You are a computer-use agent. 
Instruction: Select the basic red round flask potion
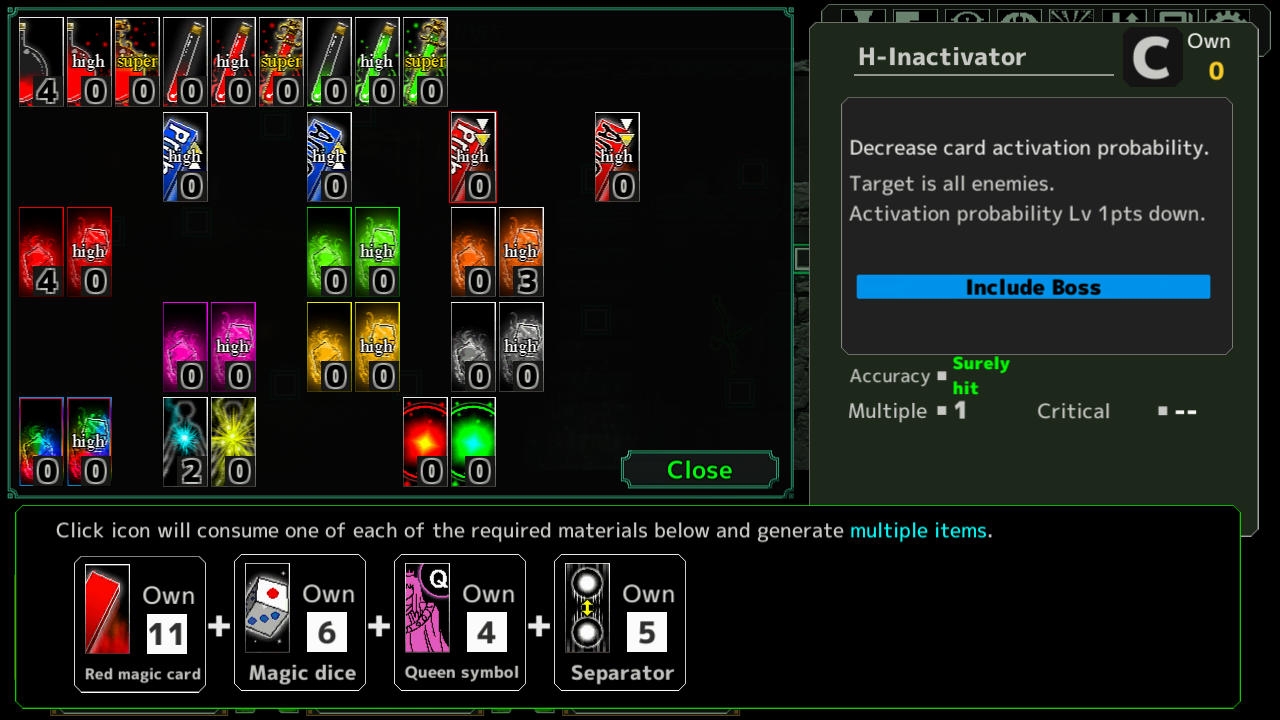click(x=41, y=62)
